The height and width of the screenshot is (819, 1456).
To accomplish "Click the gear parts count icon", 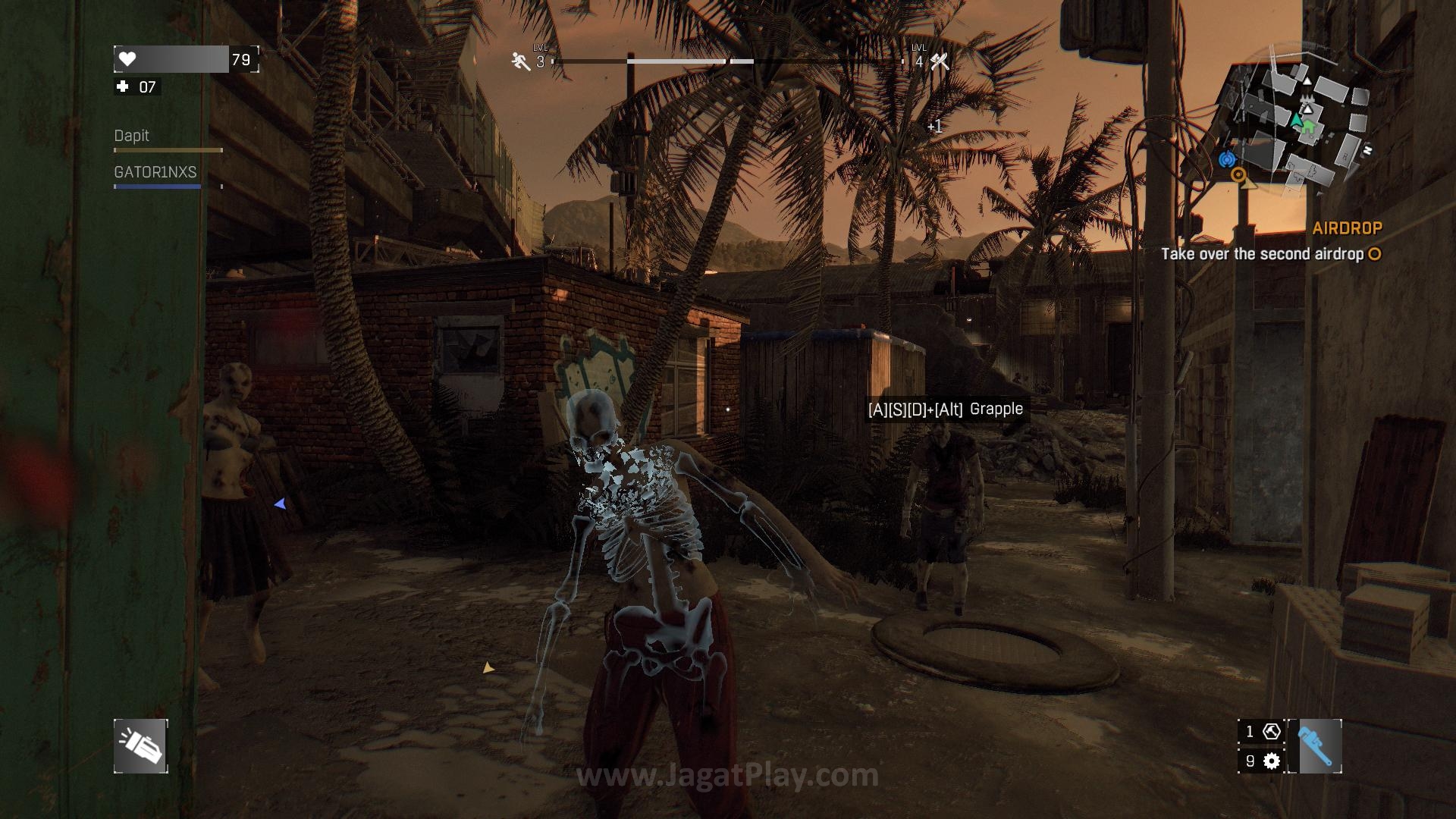I will pyautogui.click(x=1272, y=761).
